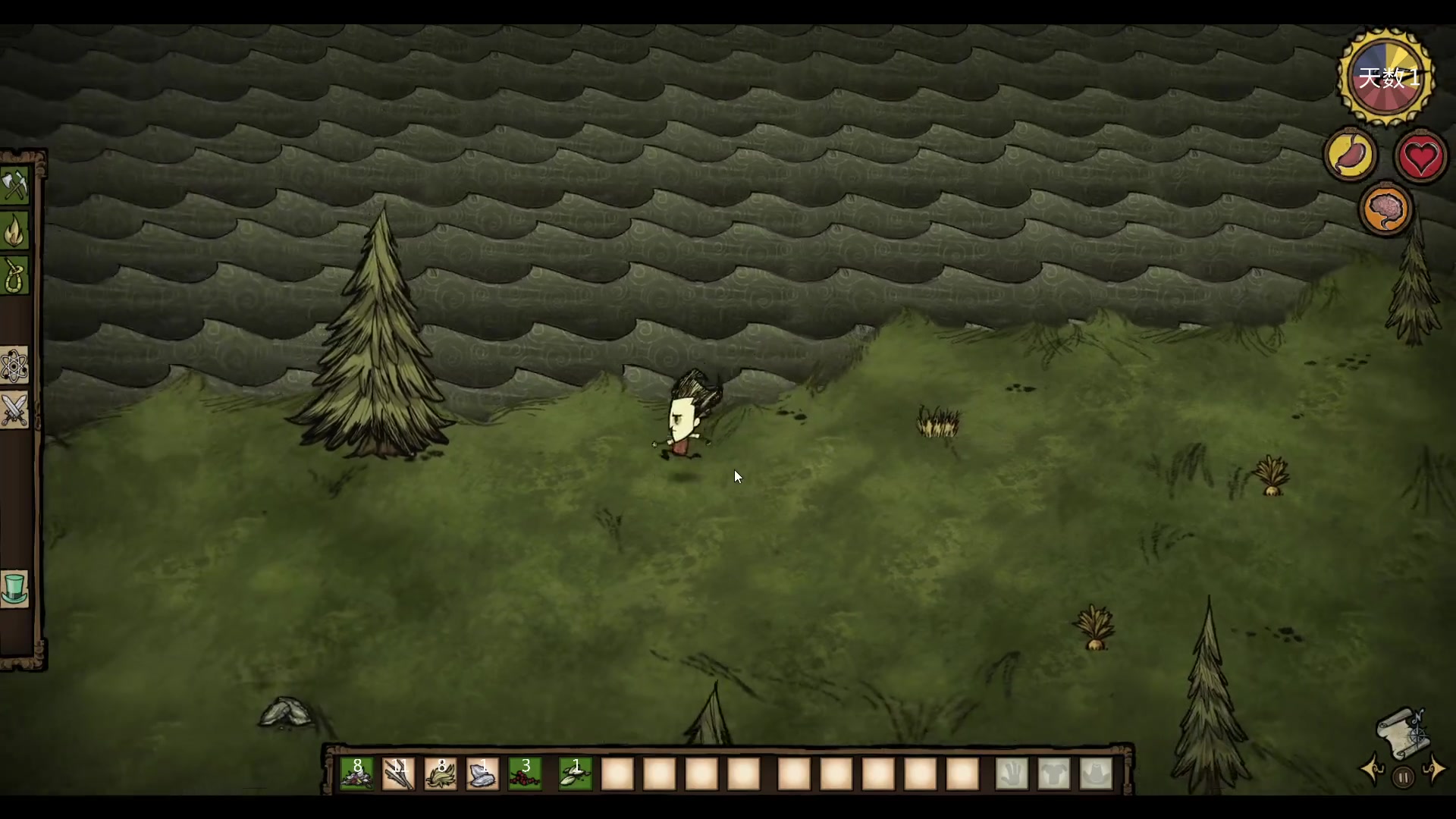The width and height of the screenshot is (1456, 819).
Task: Select the twigs stack in inventory
Action: 399,773
